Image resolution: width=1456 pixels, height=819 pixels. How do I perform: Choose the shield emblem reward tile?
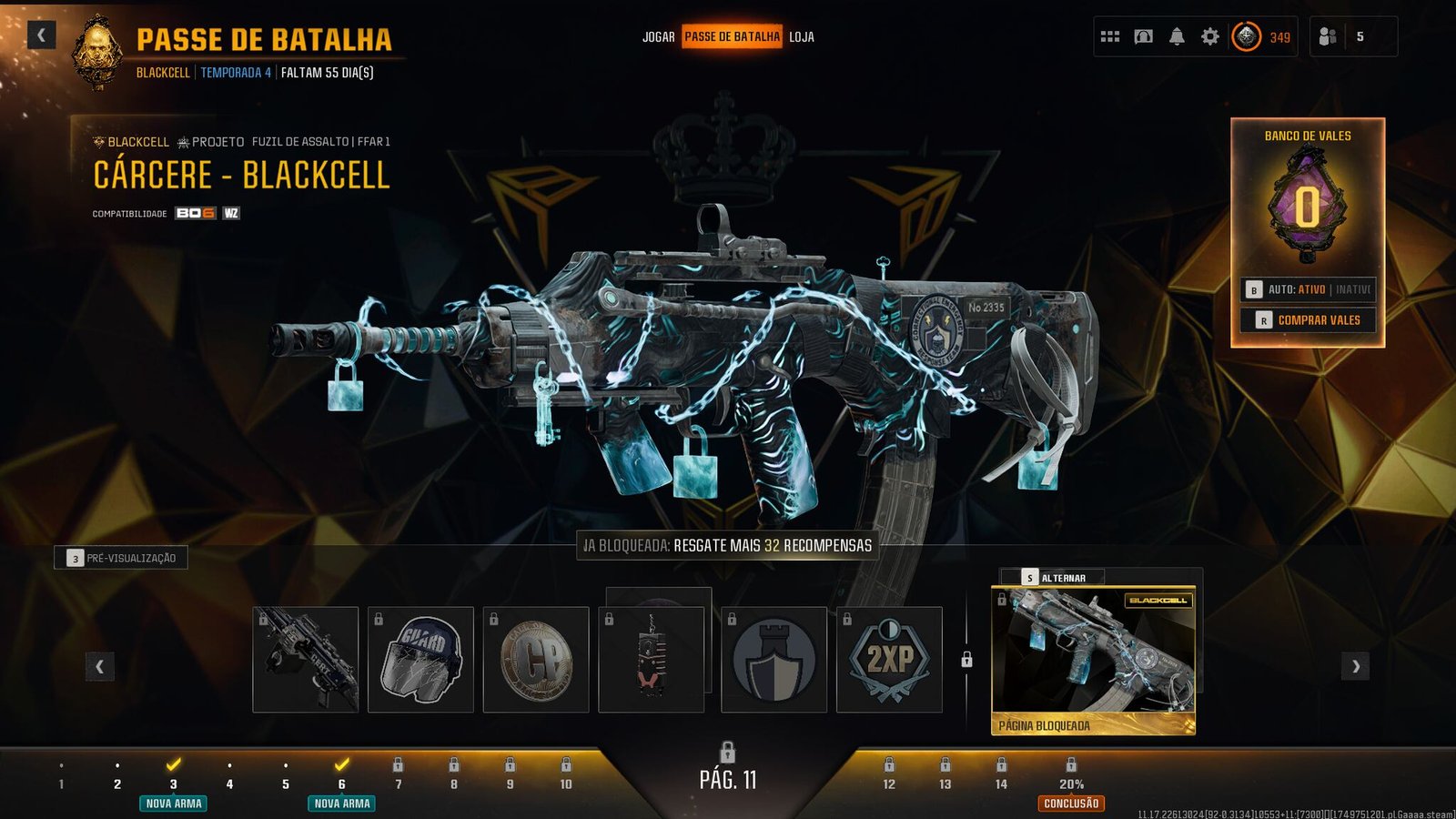(x=773, y=660)
